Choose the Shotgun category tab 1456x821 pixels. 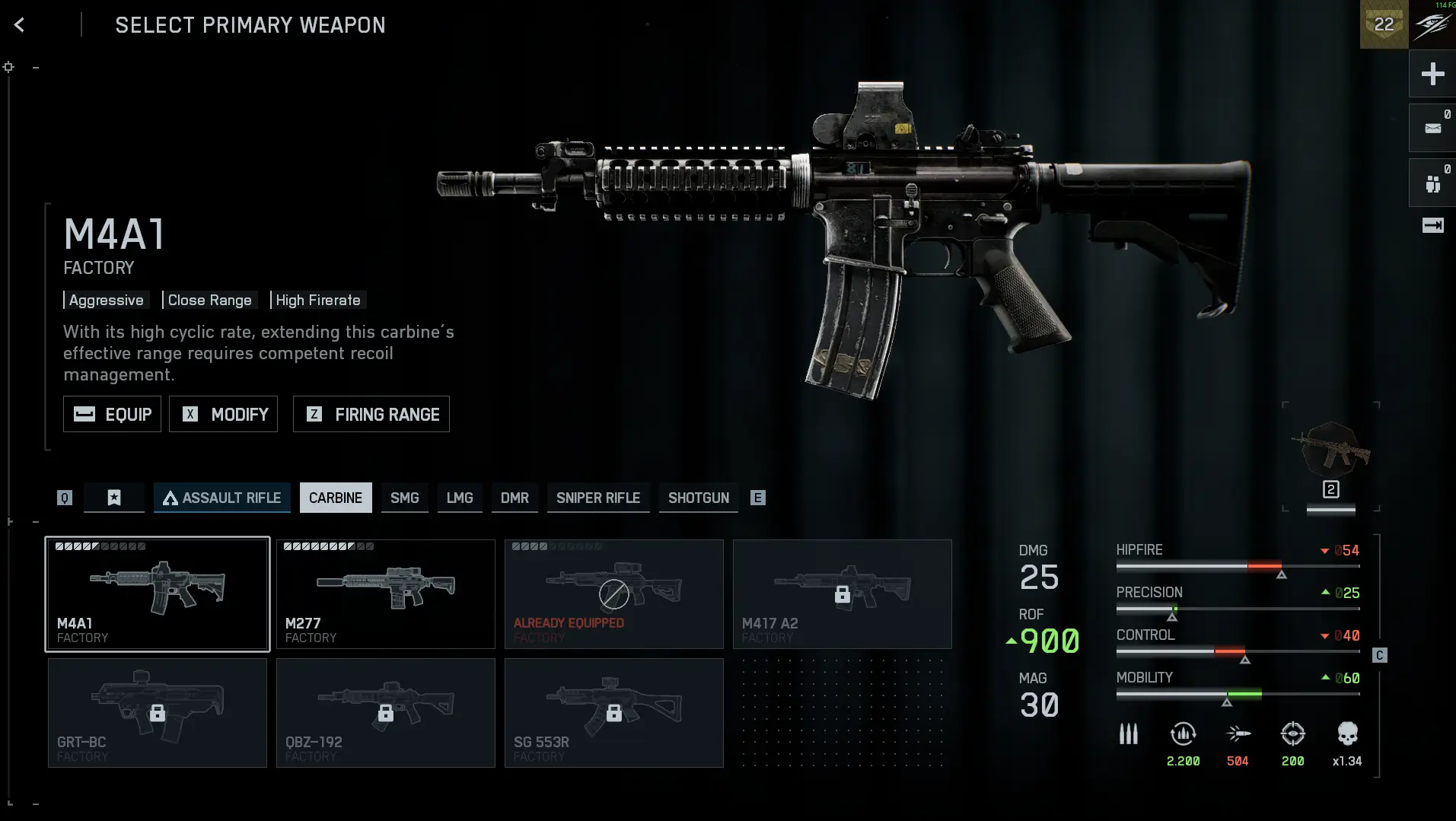(x=699, y=498)
